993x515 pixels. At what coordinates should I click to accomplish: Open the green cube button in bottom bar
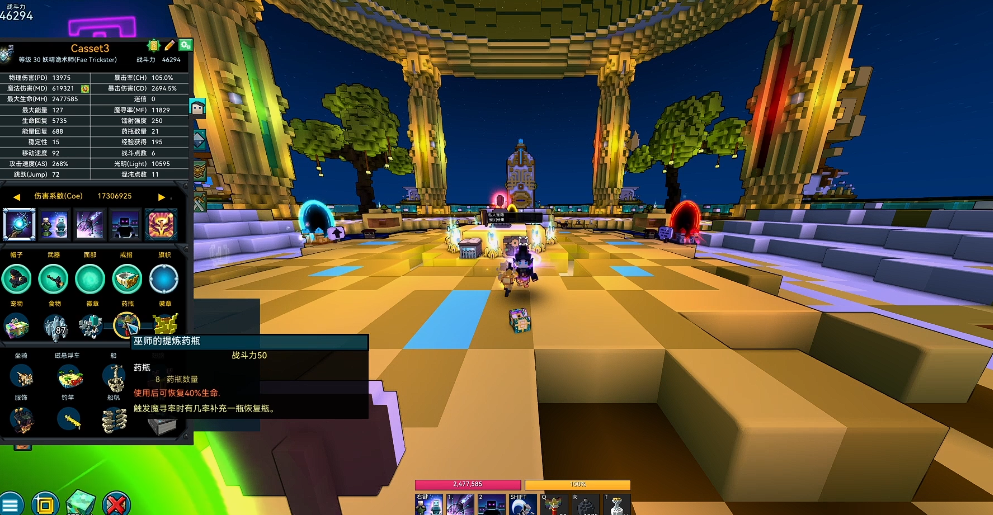click(80, 503)
